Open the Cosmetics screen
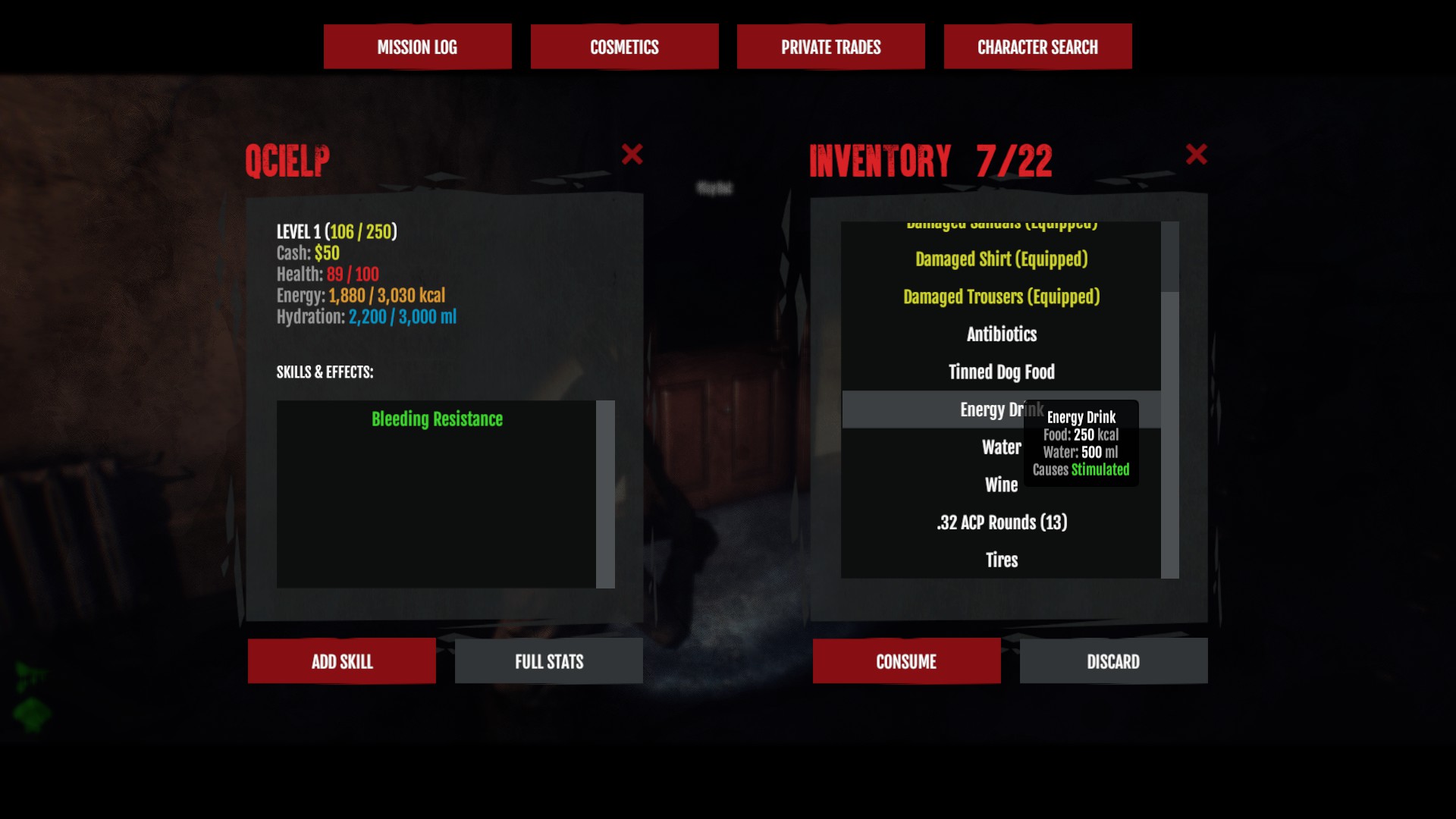The width and height of the screenshot is (1456, 819). point(624,46)
